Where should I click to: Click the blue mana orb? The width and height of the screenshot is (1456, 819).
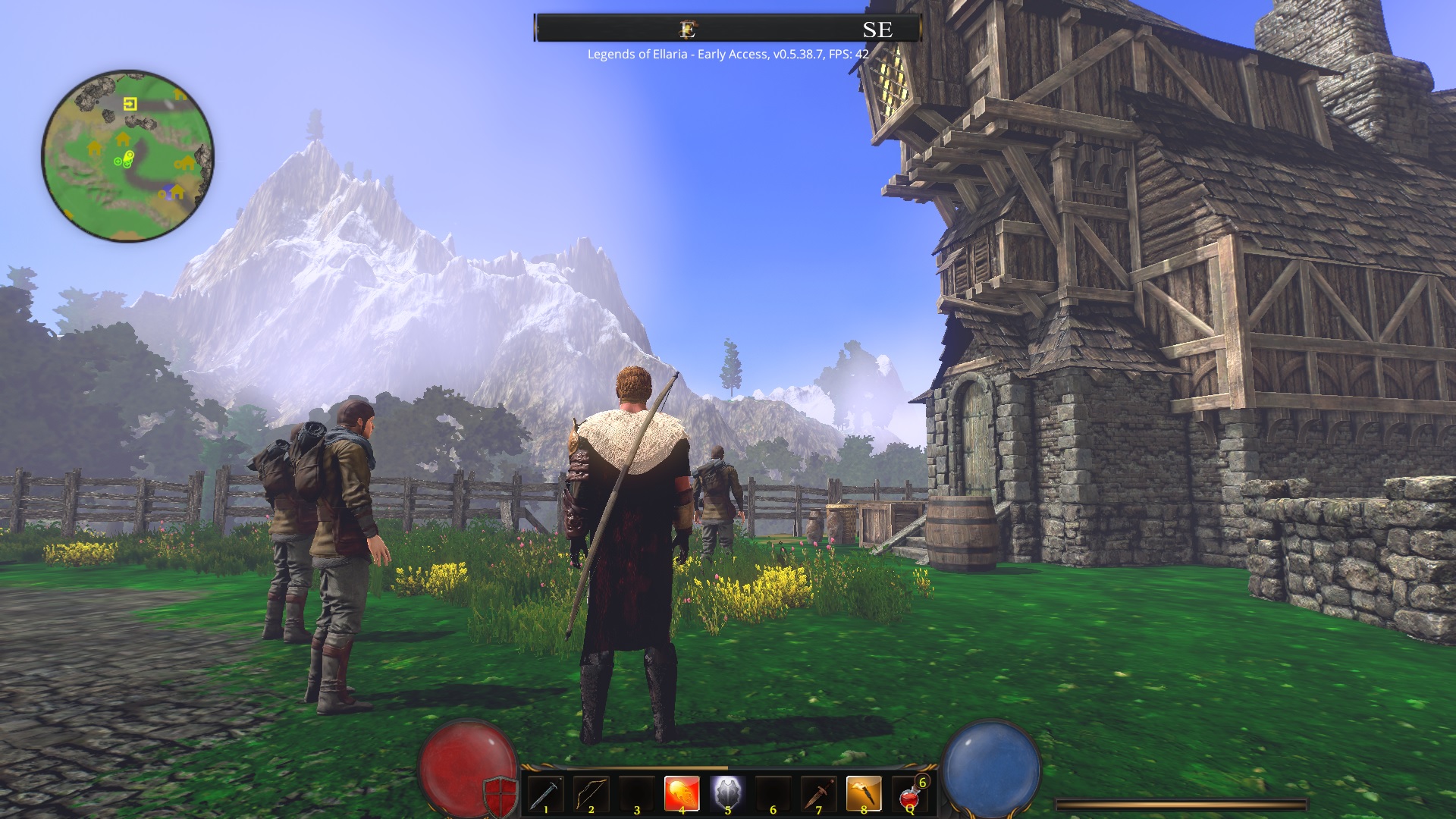(993, 766)
